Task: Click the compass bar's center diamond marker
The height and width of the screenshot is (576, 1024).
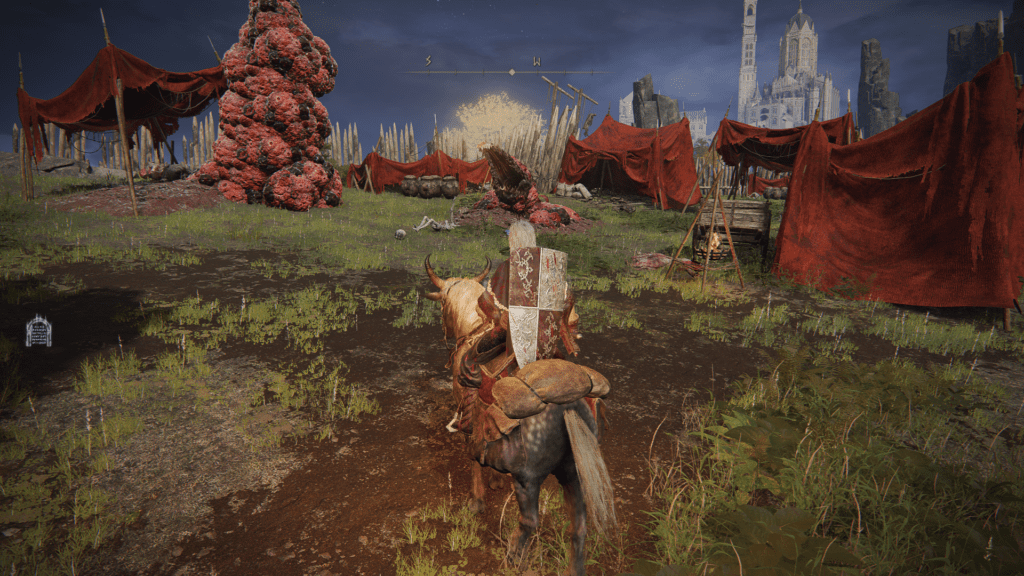Action: point(512,72)
